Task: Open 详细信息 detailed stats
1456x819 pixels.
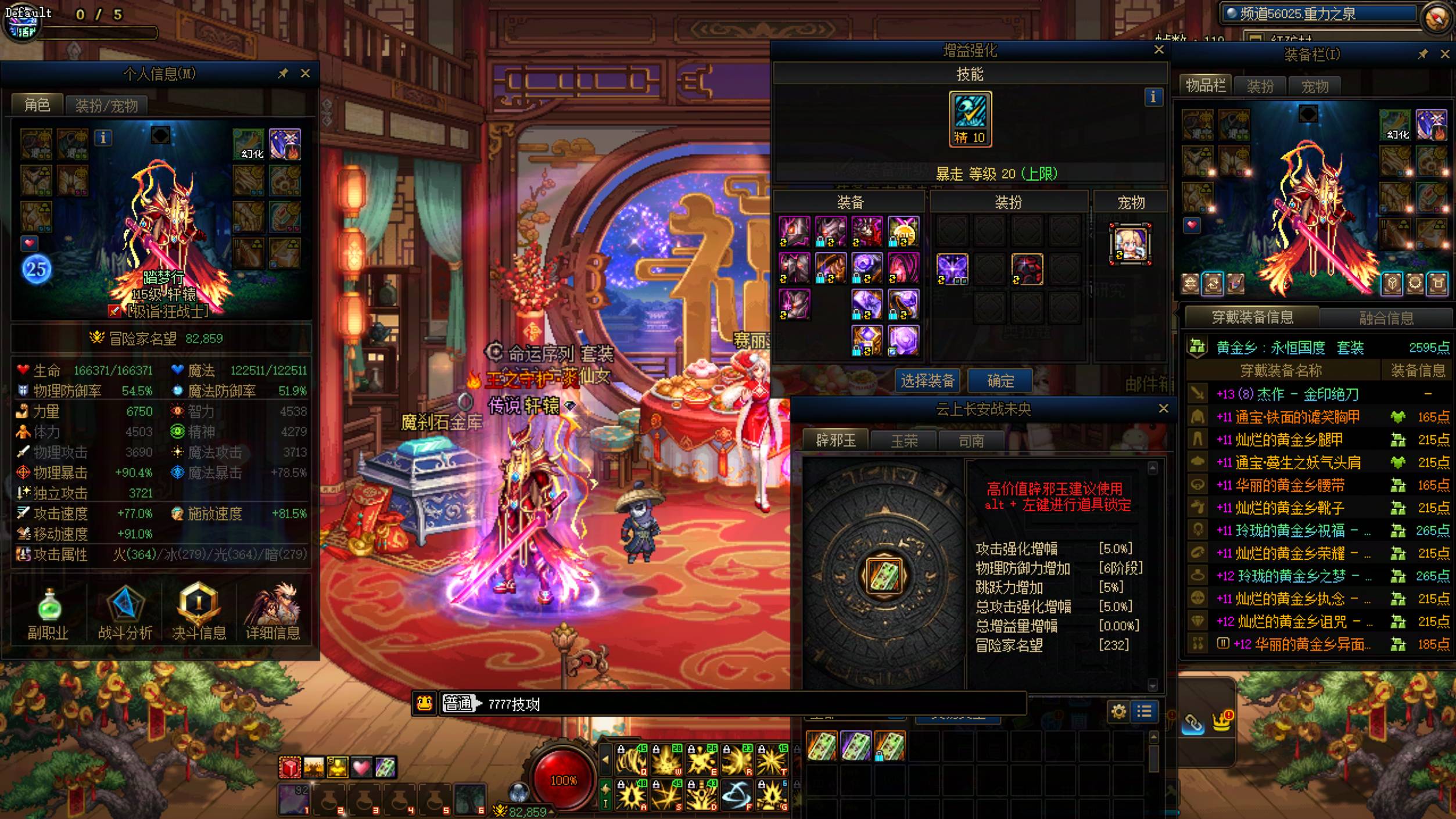Action: tap(272, 613)
